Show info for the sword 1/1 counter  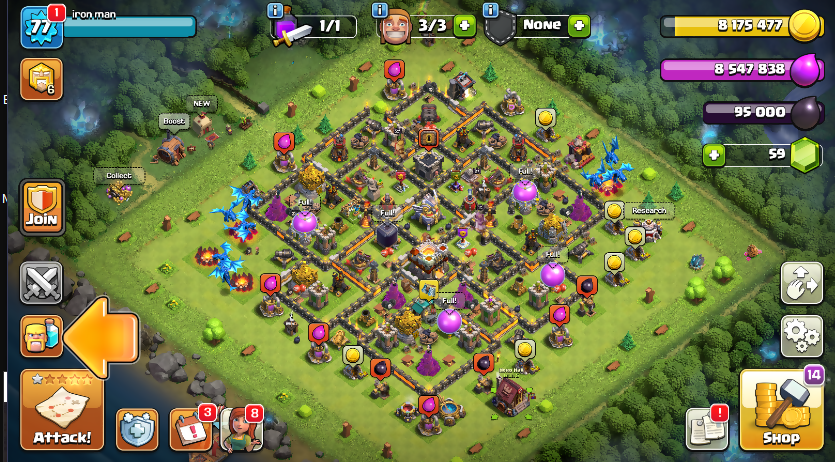click(x=275, y=10)
